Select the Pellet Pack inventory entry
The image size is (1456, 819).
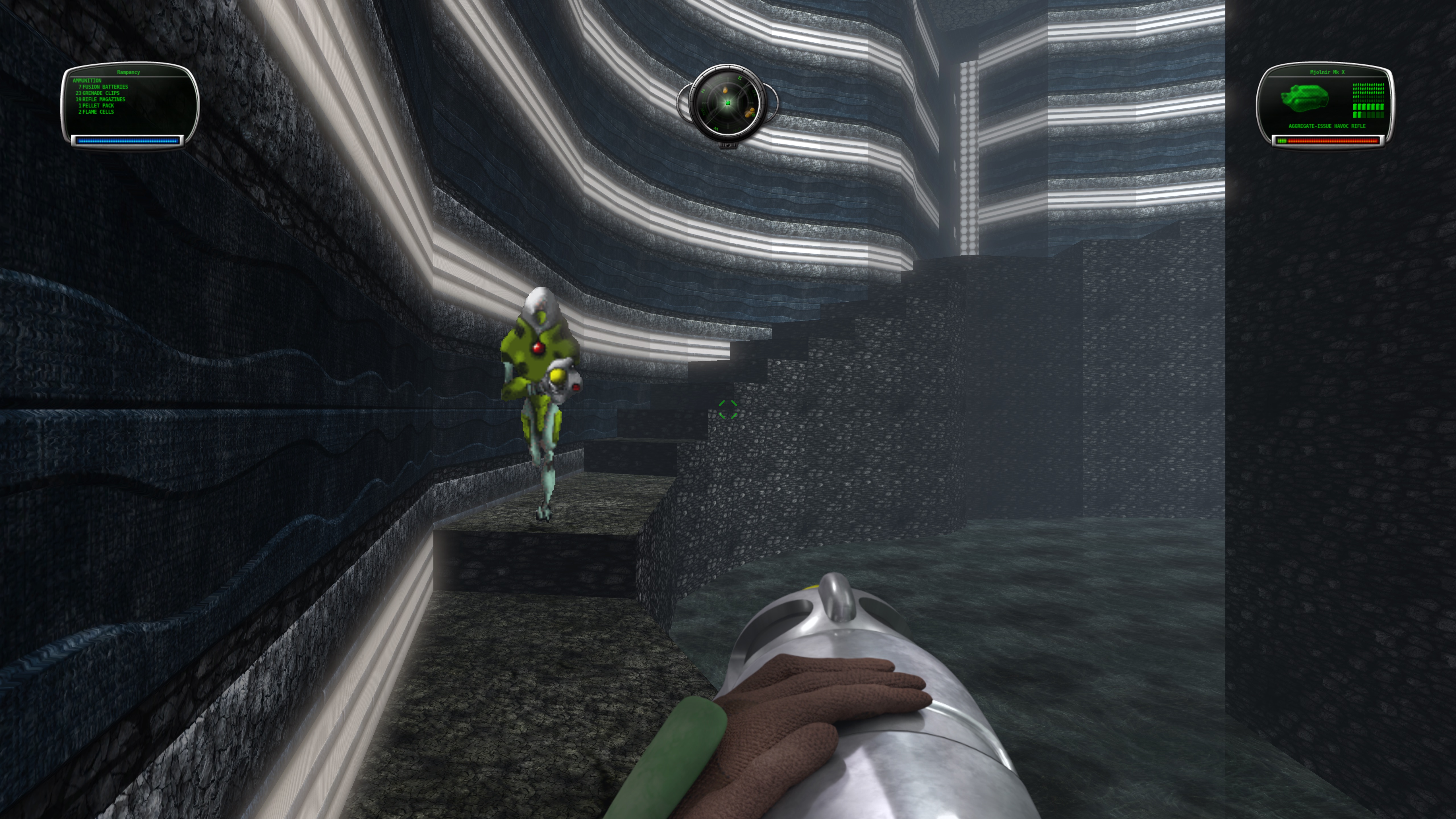97,106
